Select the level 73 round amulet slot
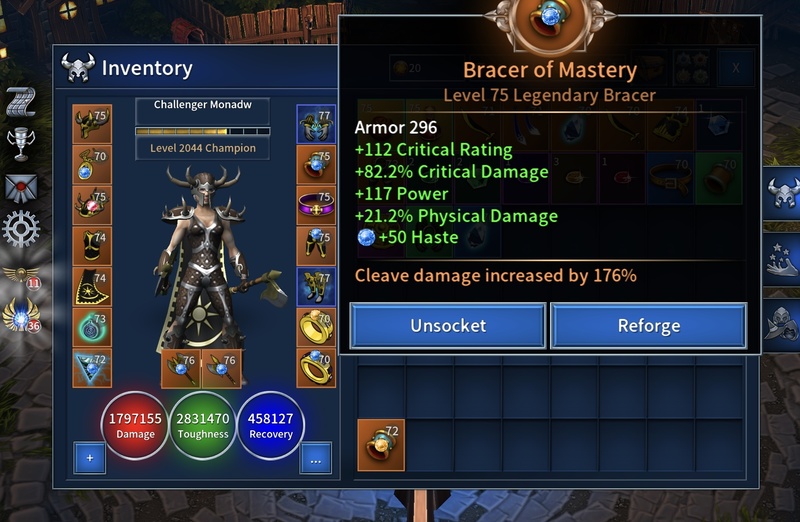Screen dimensions: 800x522 point(92,326)
